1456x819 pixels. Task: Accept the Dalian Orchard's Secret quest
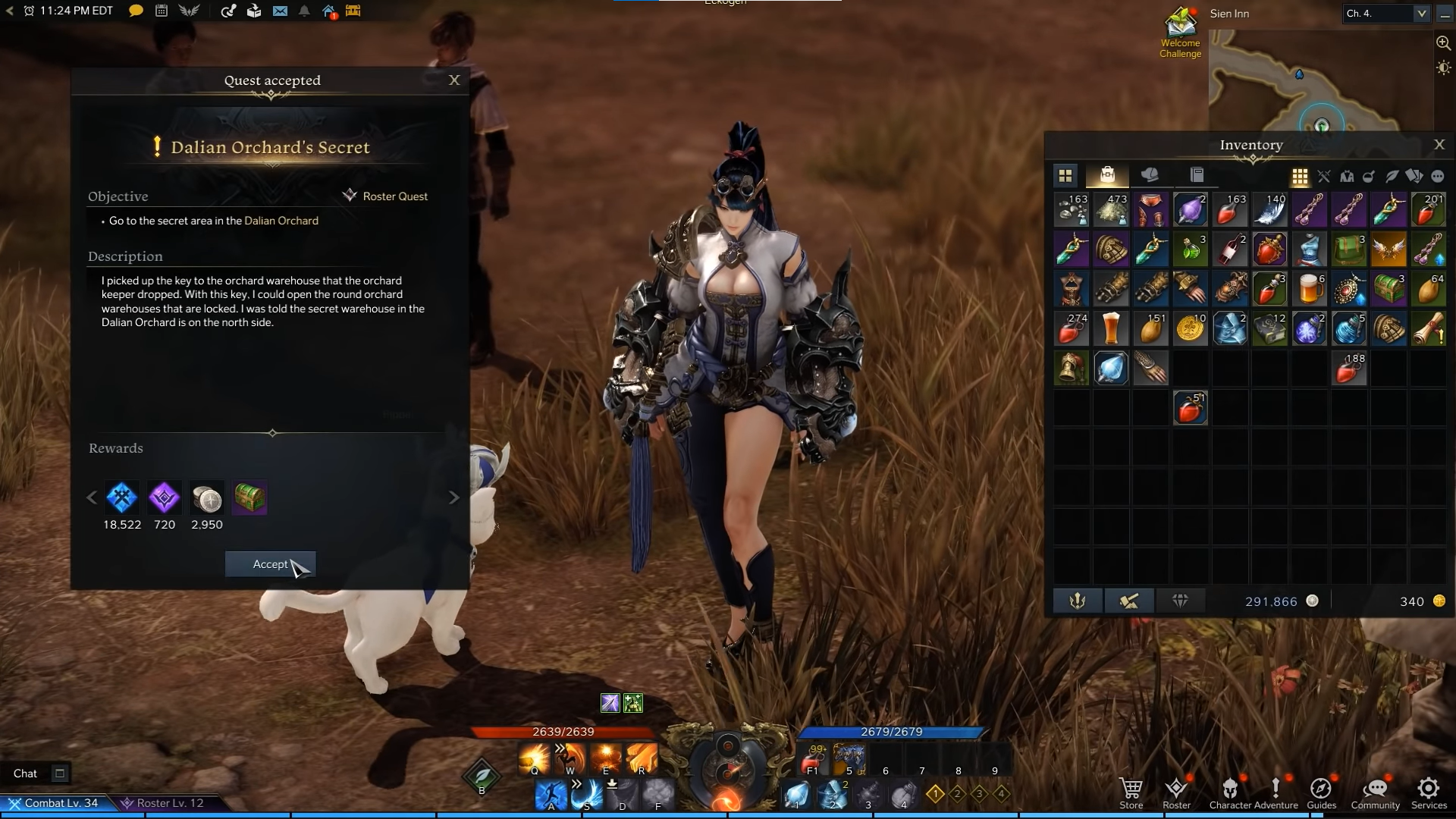[x=270, y=564]
